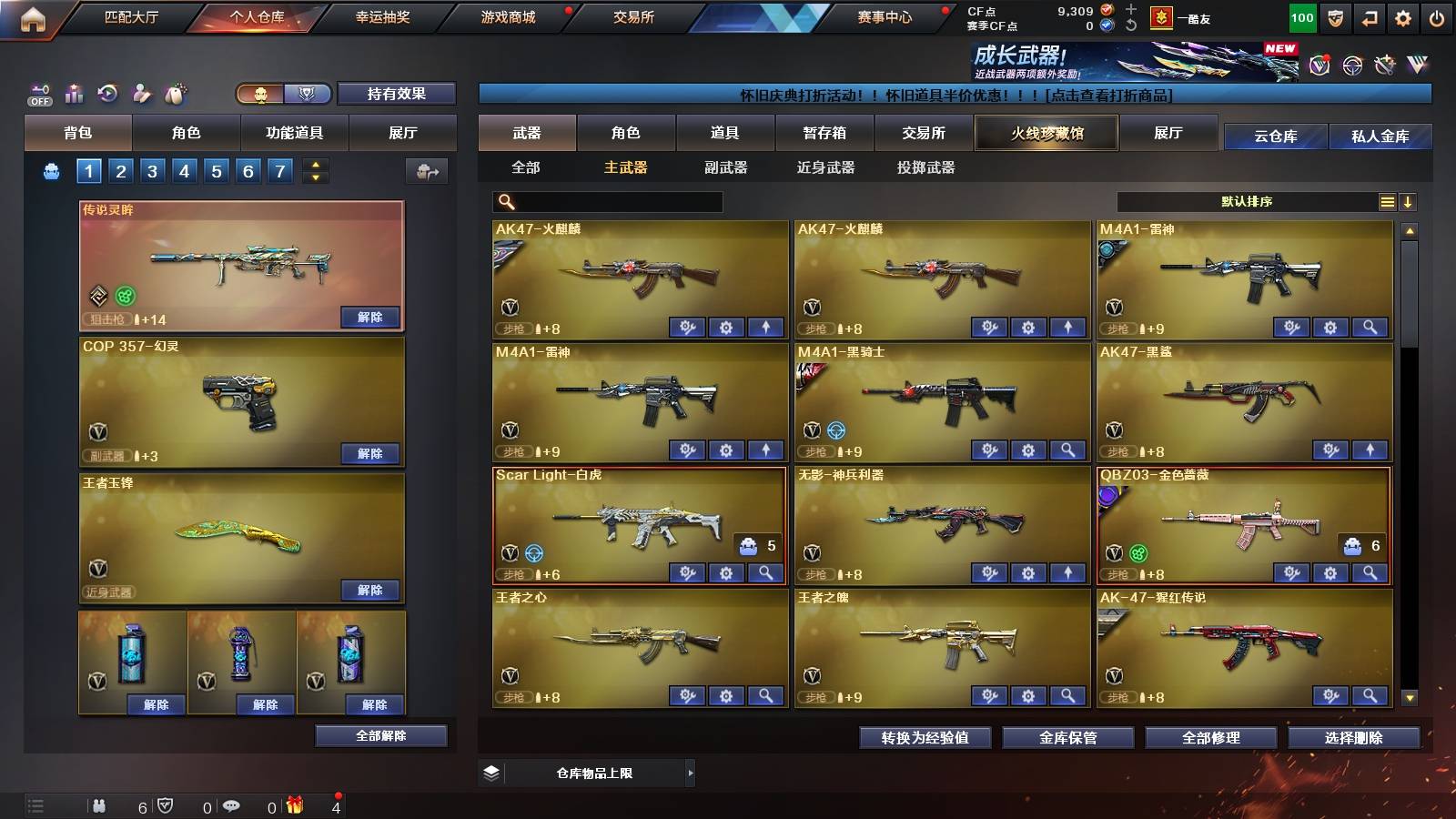Screen dimensions: 1456x819
Task: Switch to the 火线珍藏馆 tab
Action: (1046, 133)
